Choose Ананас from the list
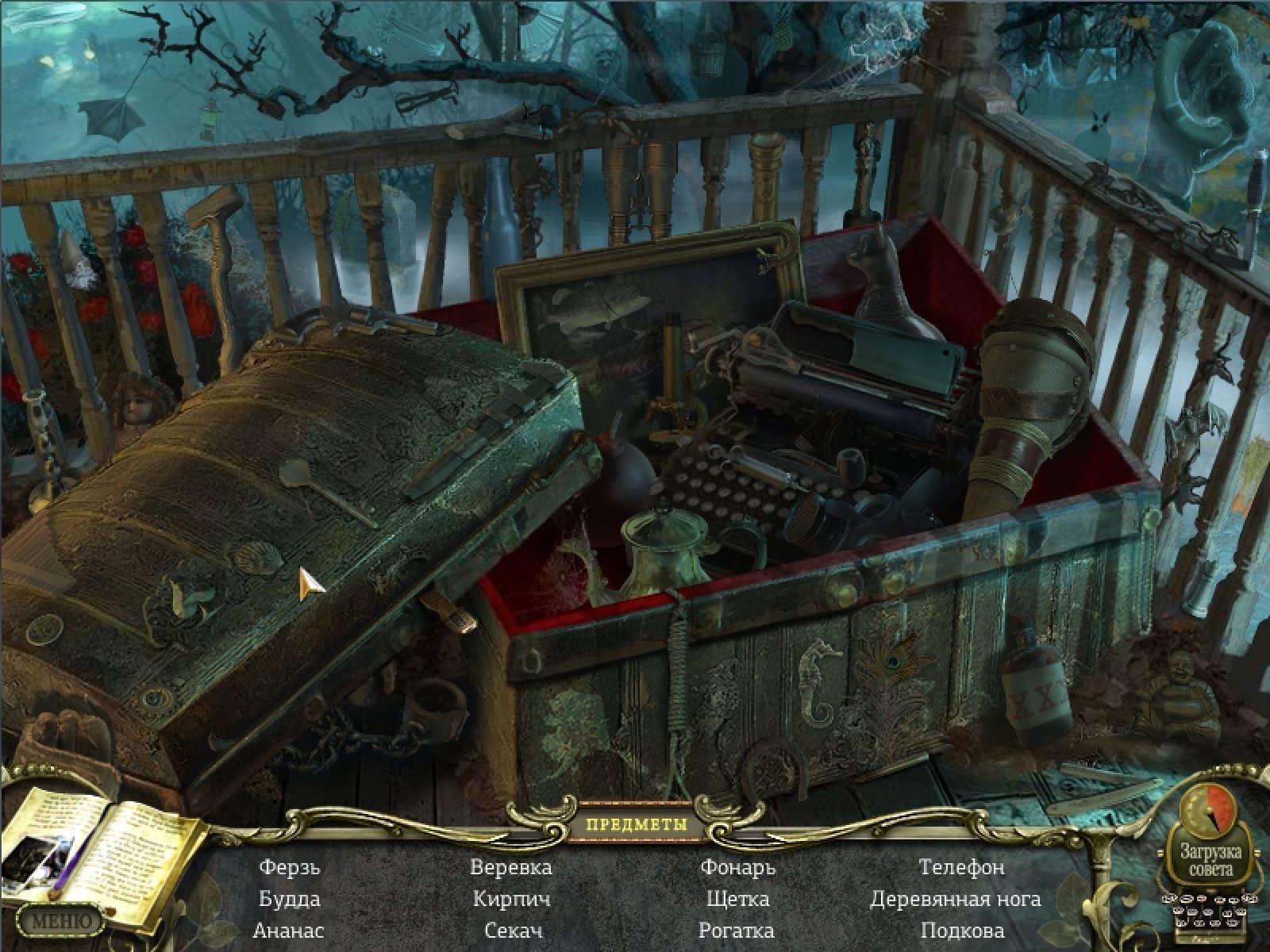The height and width of the screenshot is (952, 1270). point(289,931)
